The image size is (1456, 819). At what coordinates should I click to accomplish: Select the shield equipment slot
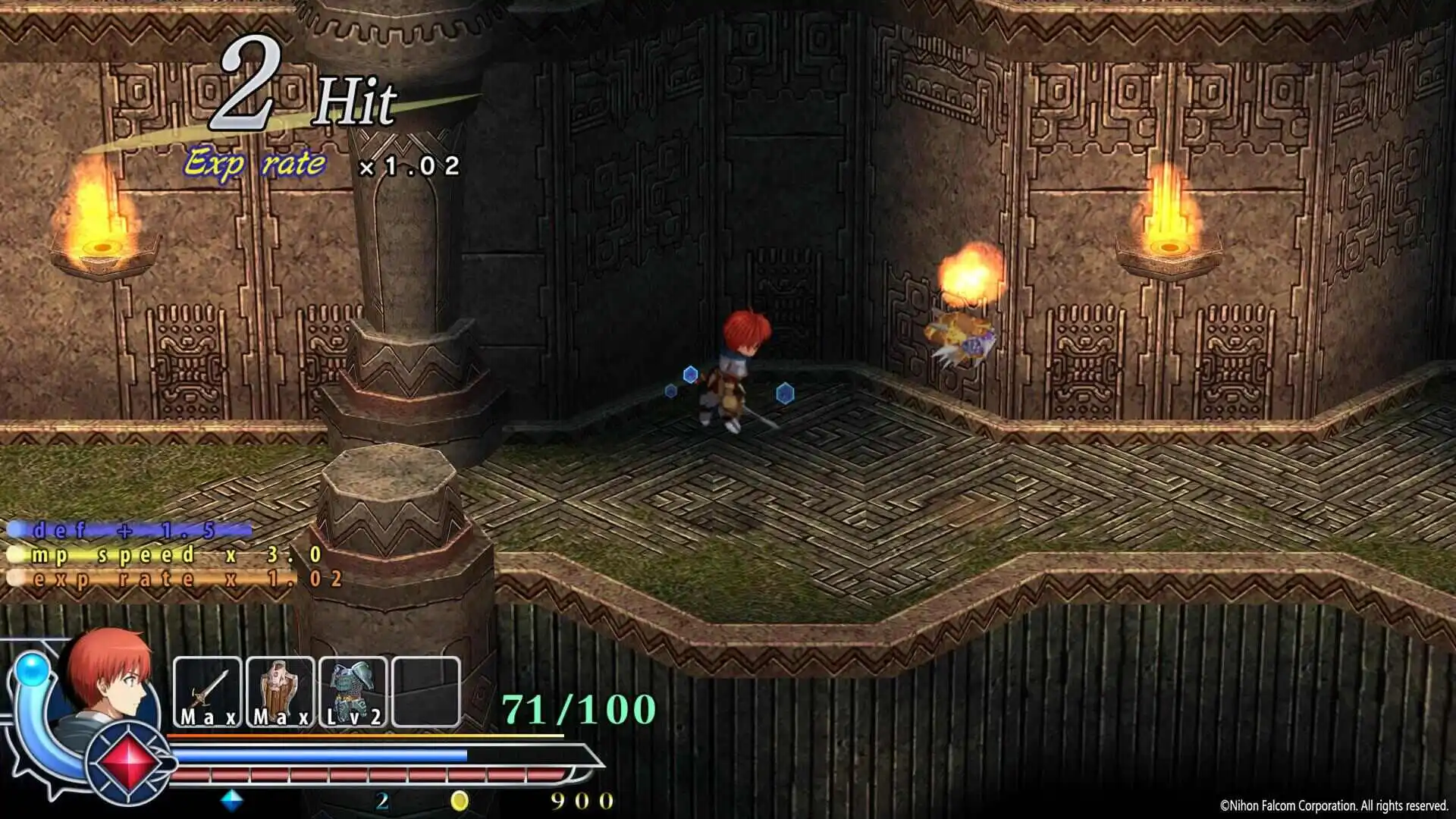pyautogui.click(x=280, y=692)
